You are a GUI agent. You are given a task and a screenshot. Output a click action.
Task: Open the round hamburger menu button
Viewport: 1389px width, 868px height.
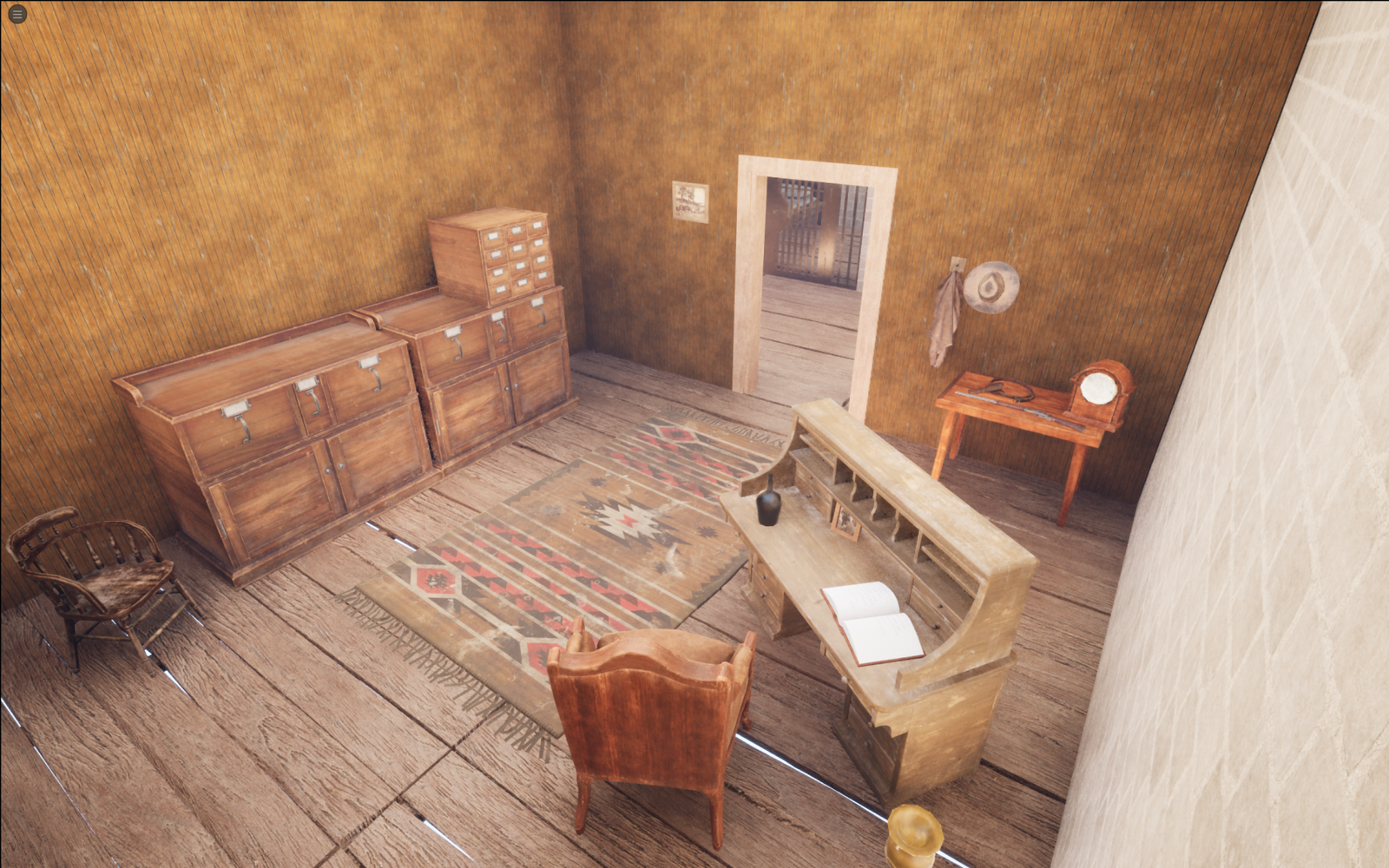(16, 14)
